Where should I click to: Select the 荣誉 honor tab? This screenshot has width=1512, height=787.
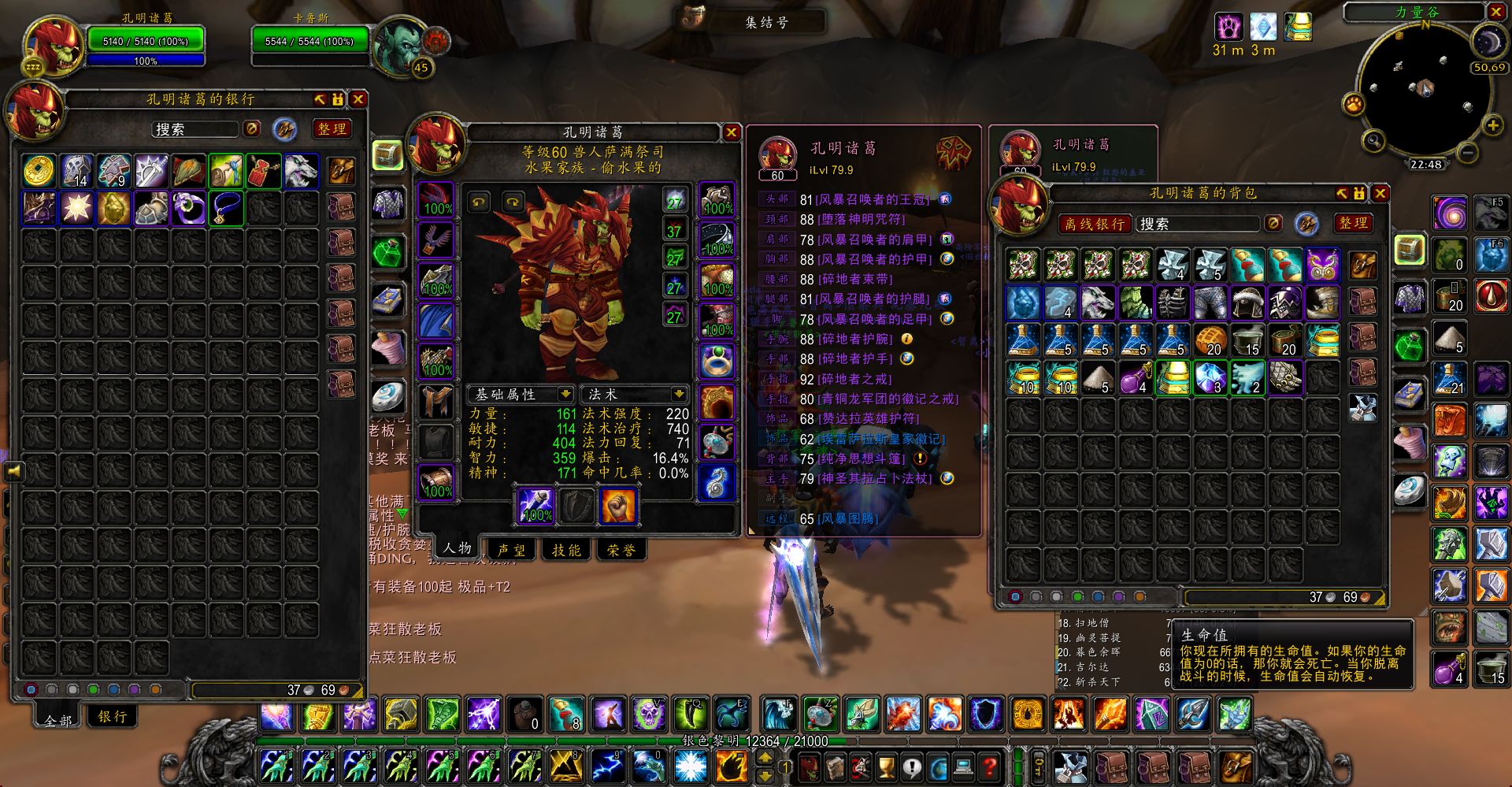[621, 550]
